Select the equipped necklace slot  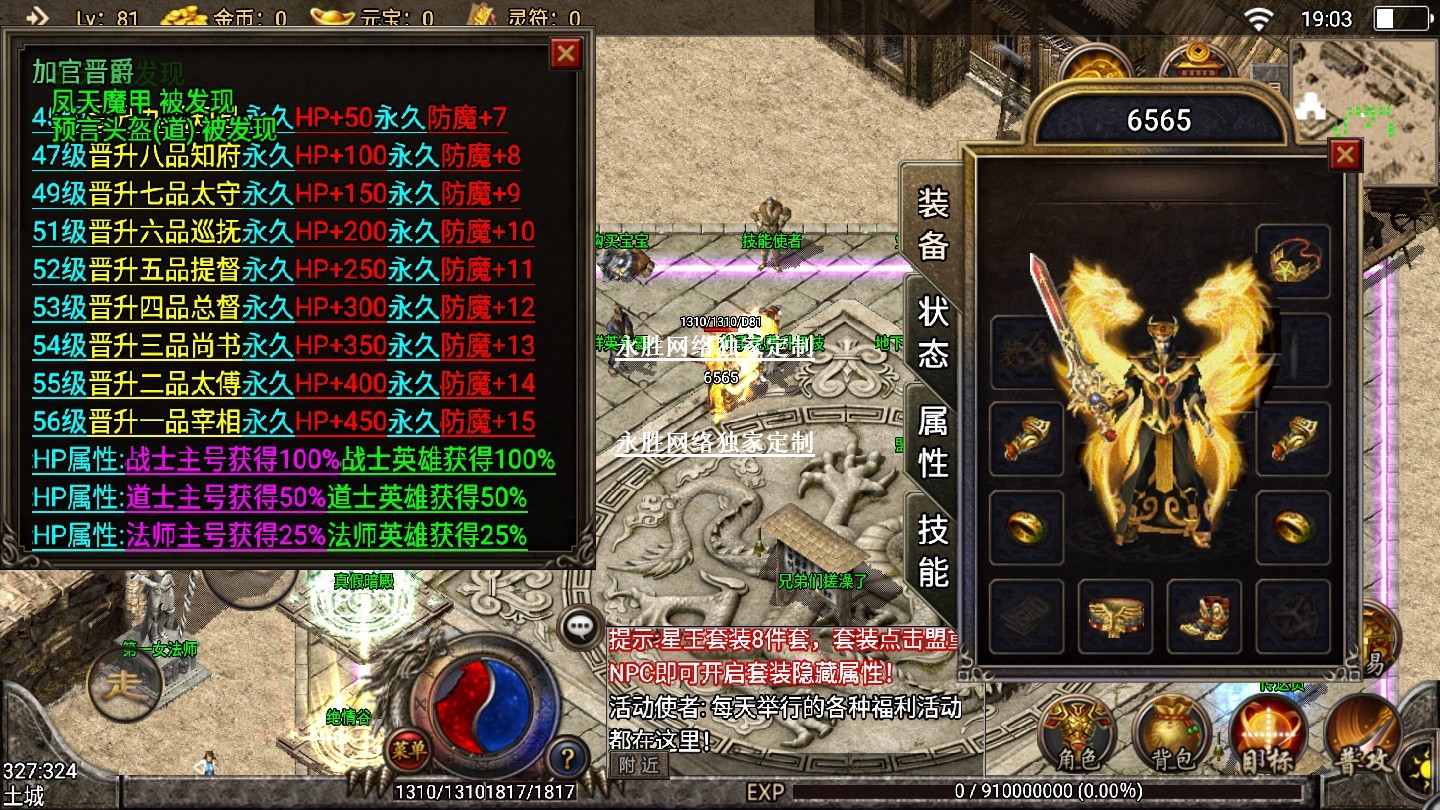1293,262
